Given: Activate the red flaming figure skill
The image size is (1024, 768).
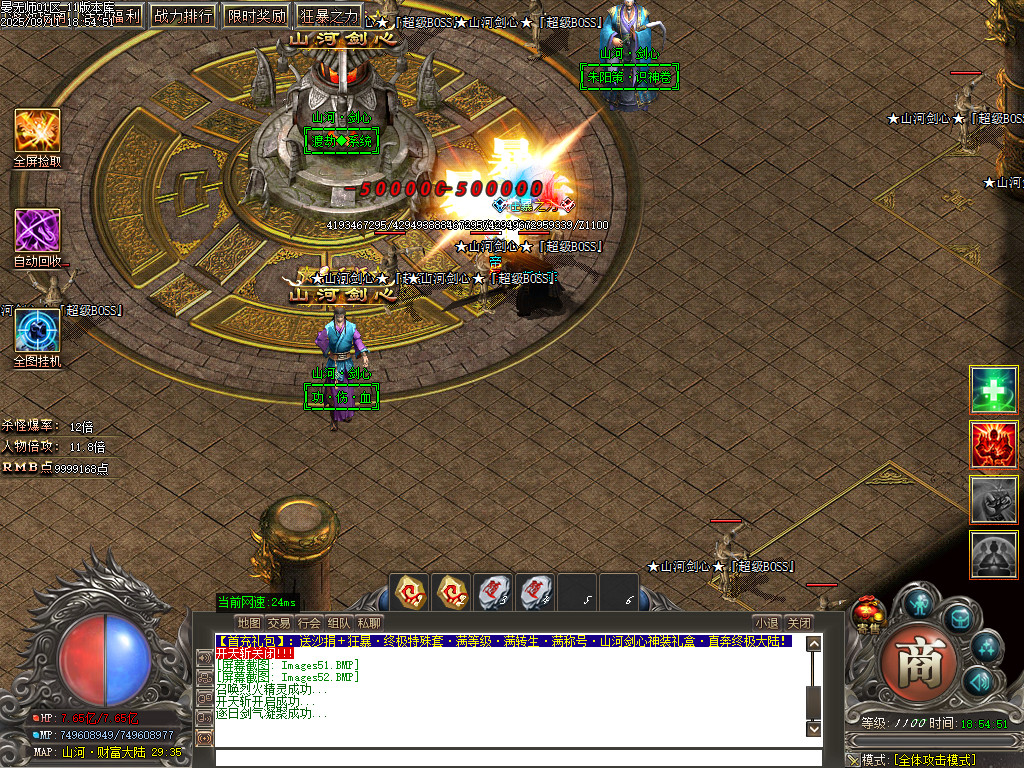Looking at the screenshot, I should click(994, 445).
